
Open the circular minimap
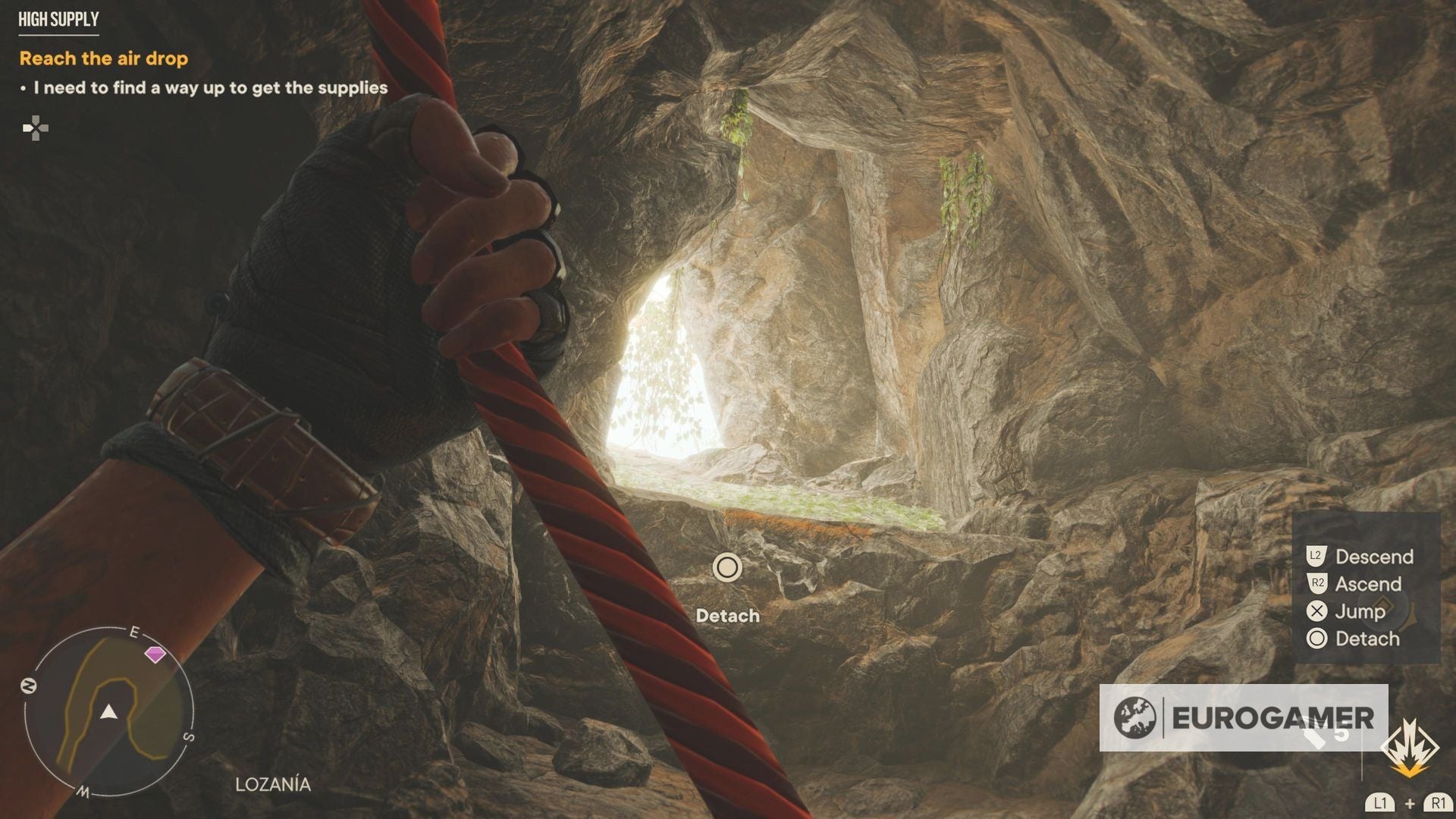(109, 711)
